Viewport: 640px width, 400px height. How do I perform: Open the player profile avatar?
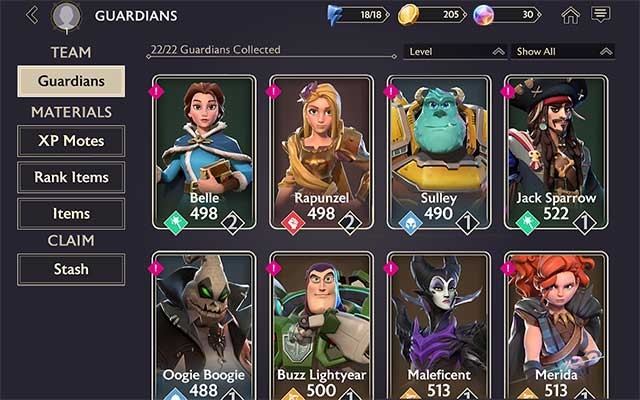coord(66,16)
